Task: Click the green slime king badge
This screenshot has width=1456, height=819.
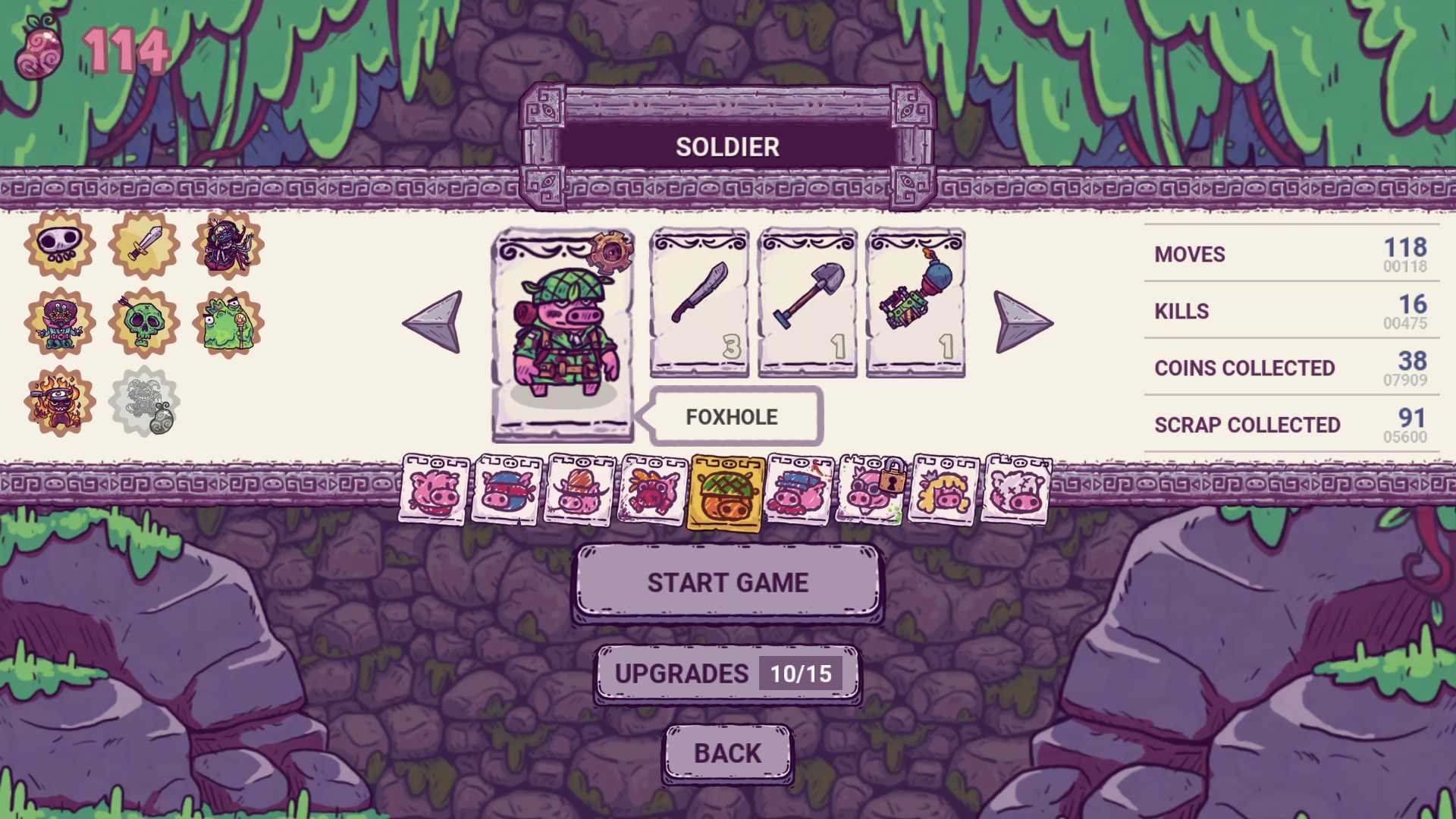Action: (x=227, y=323)
